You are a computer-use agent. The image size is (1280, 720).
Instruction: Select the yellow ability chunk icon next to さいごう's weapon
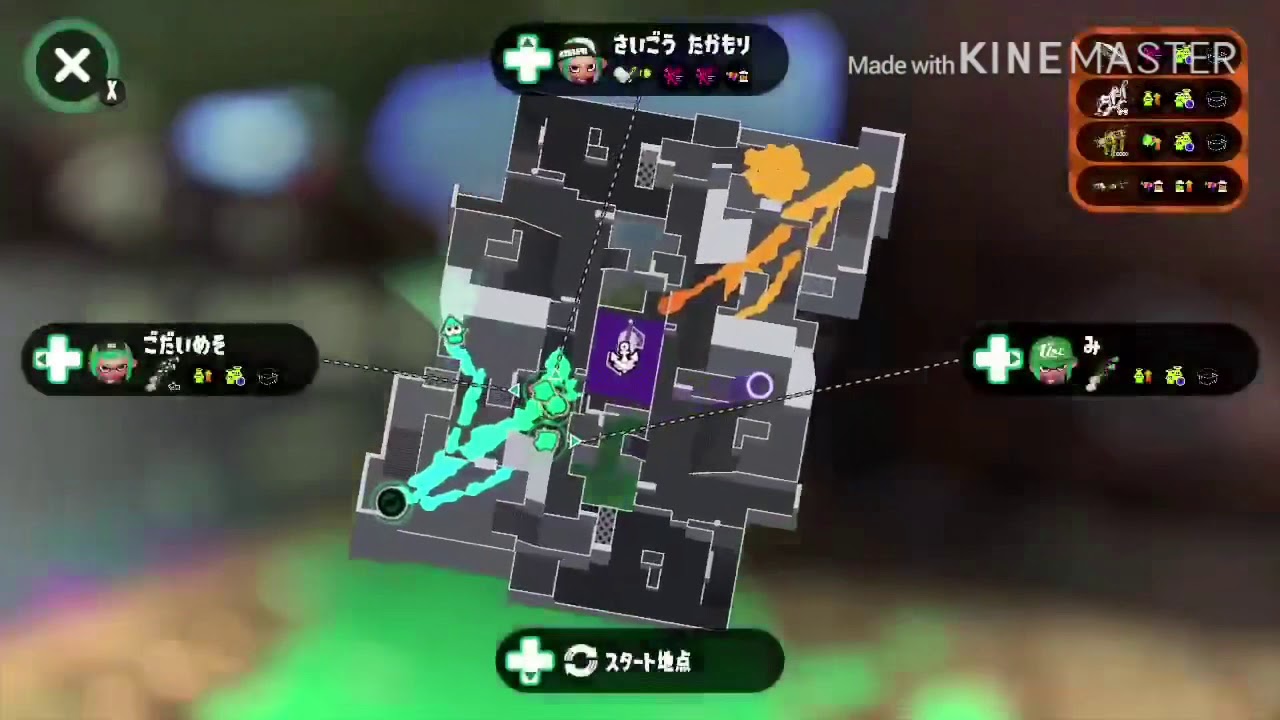click(645, 74)
